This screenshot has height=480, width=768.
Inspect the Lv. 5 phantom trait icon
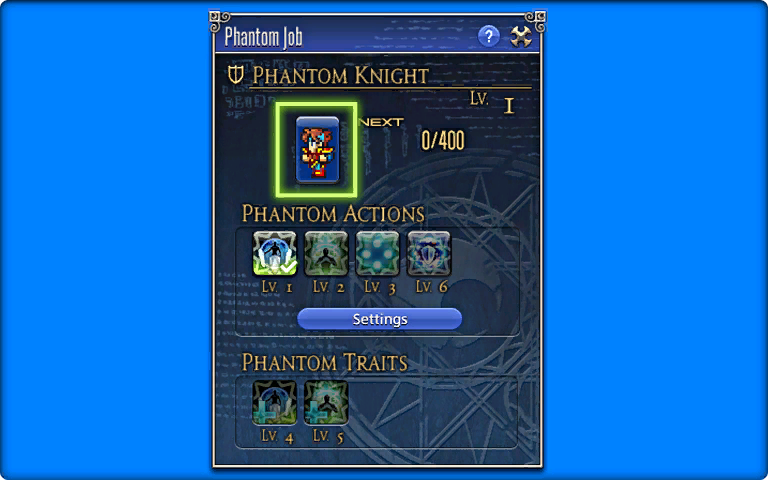point(326,403)
